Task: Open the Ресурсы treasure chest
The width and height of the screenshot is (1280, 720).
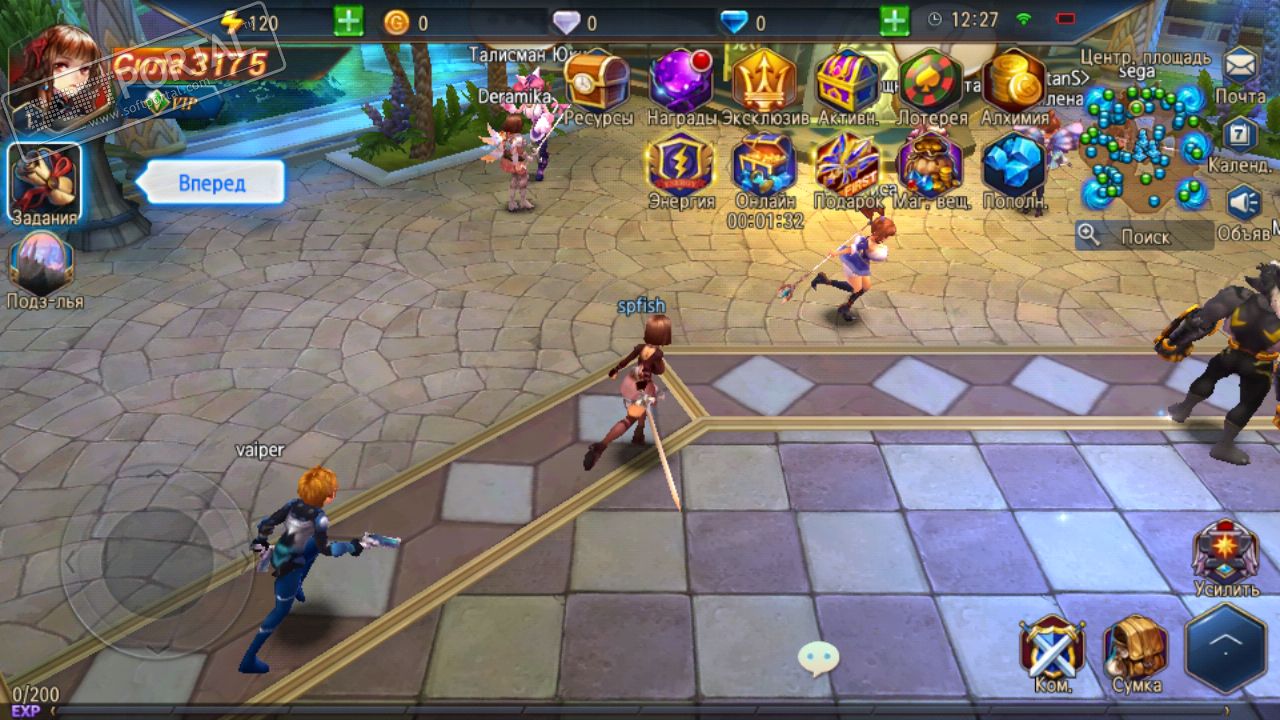Action: point(597,83)
